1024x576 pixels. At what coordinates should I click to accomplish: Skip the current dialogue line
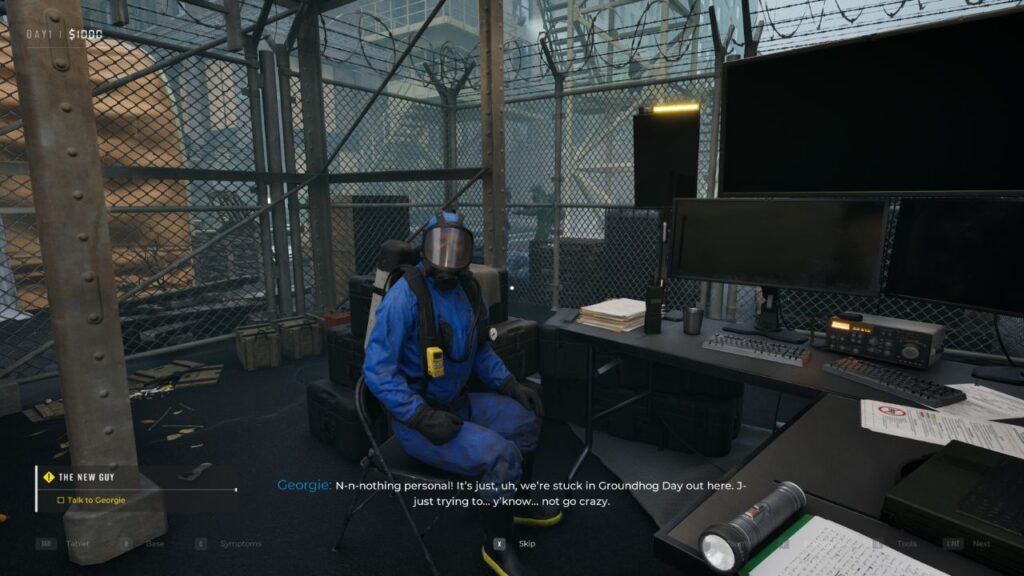pyautogui.click(x=518, y=544)
